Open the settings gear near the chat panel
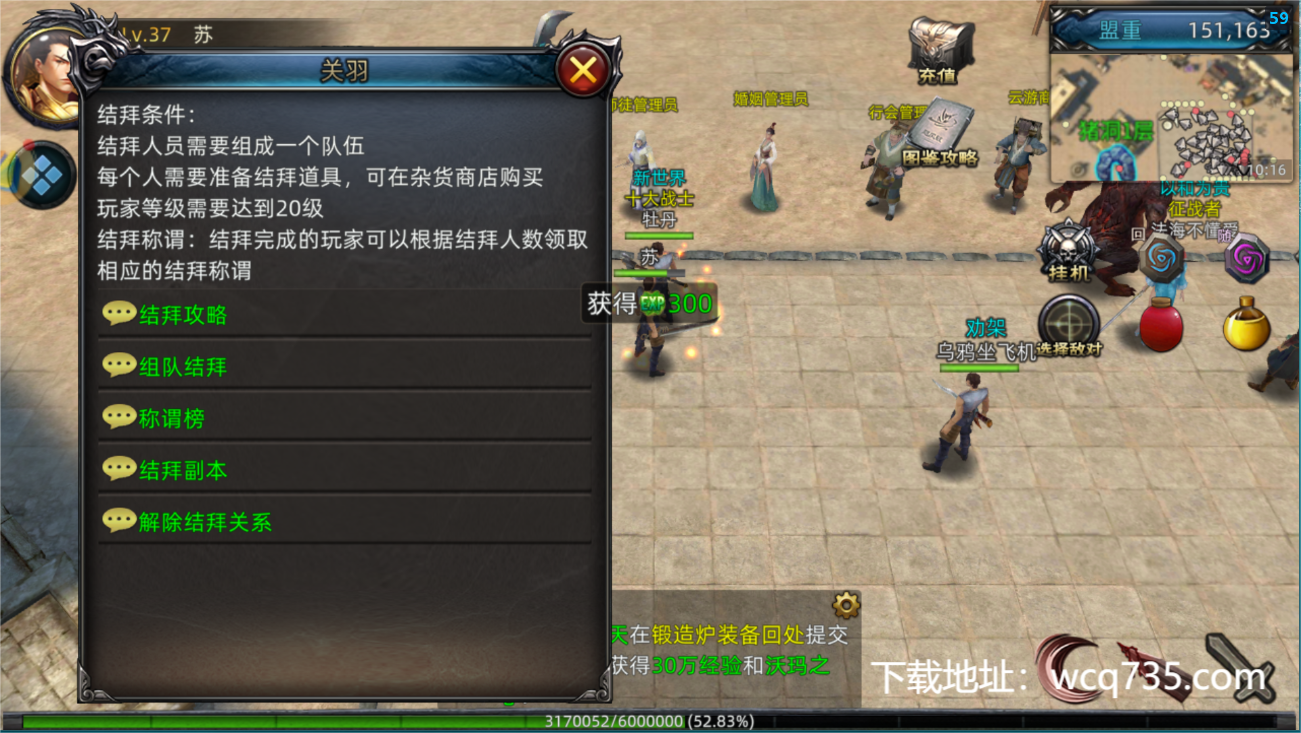The width and height of the screenshot is (1301, 733). pos(847,604)
